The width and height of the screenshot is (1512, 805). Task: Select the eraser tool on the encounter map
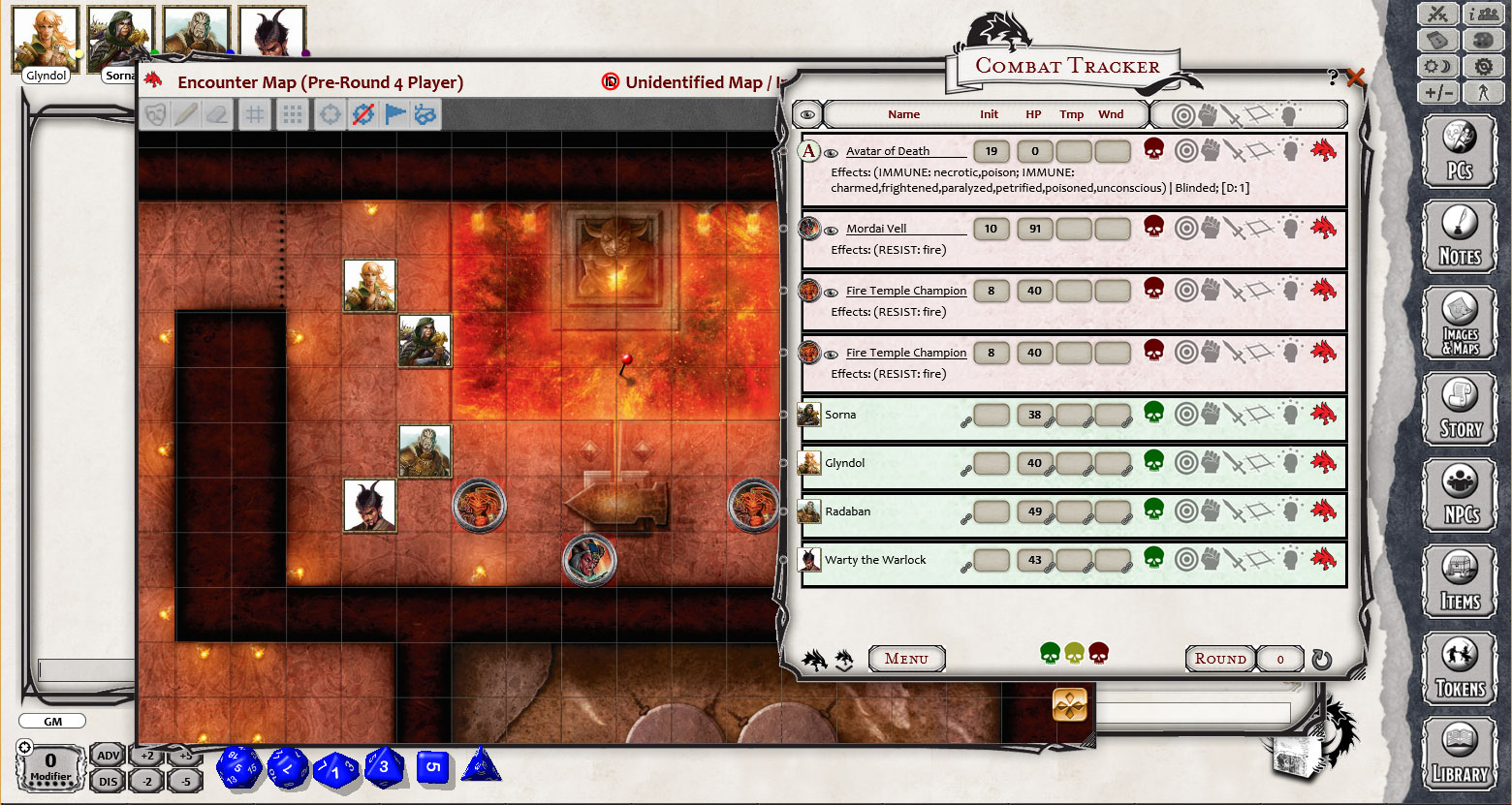click(x=218, y=113)
